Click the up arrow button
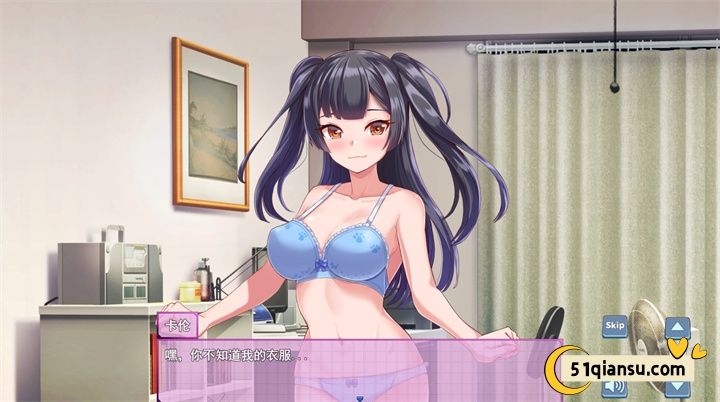This screenshot has height=402, width=720. 678,327
